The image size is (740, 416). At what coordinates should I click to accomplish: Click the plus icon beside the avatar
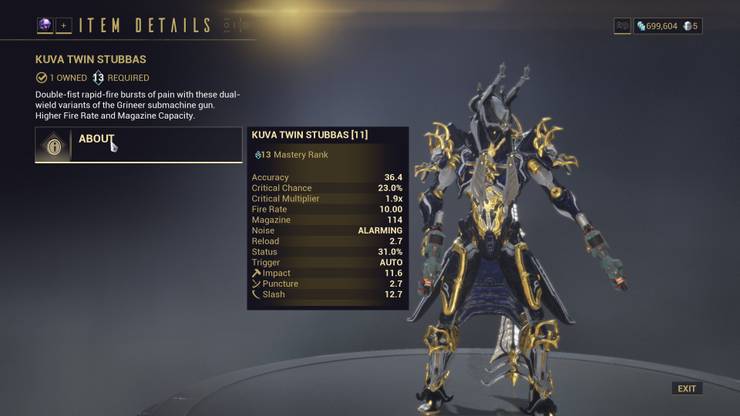coord(63,25)
